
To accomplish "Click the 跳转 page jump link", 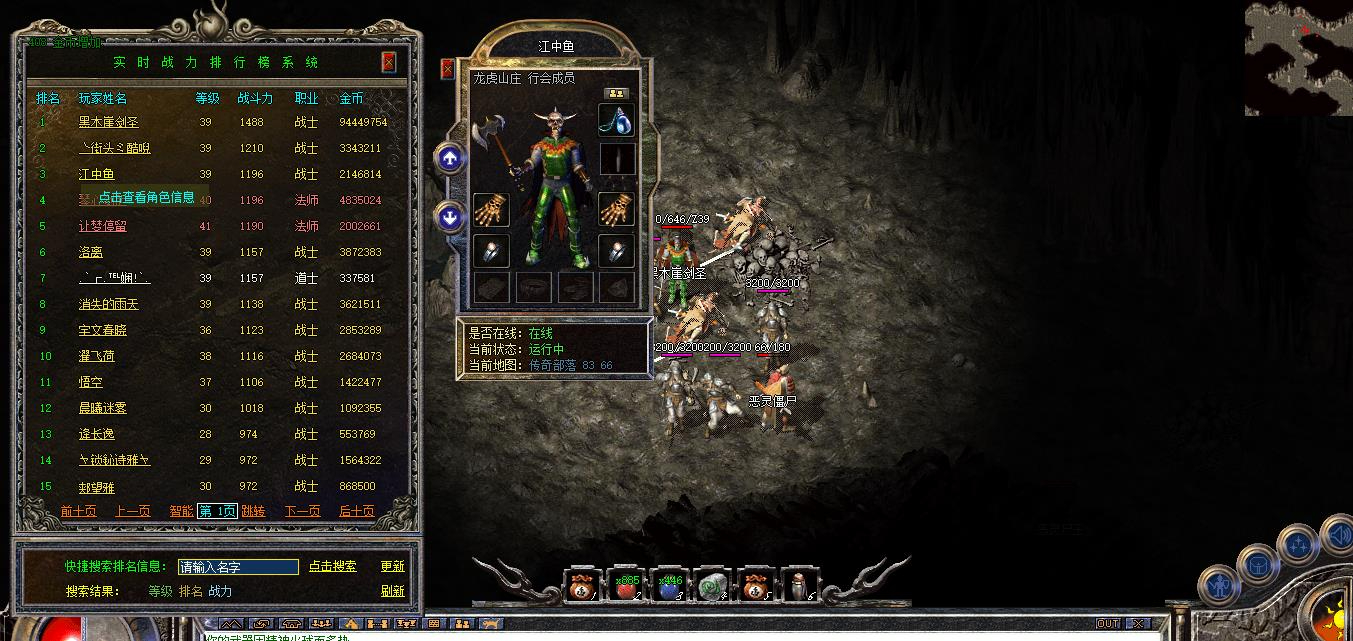I will point(253,511).
